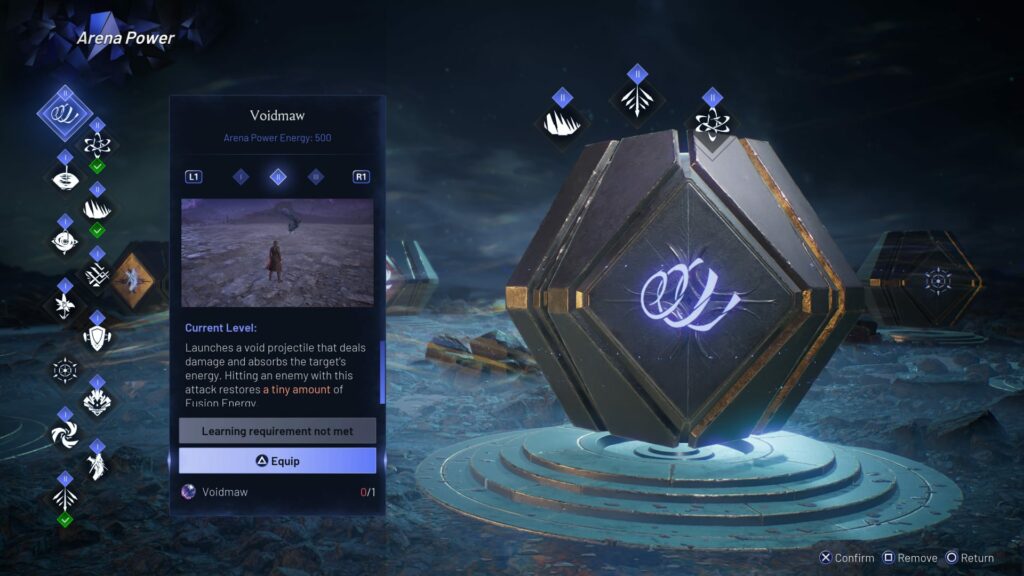Click the Voidmaw material requirement row

[277, 492]
